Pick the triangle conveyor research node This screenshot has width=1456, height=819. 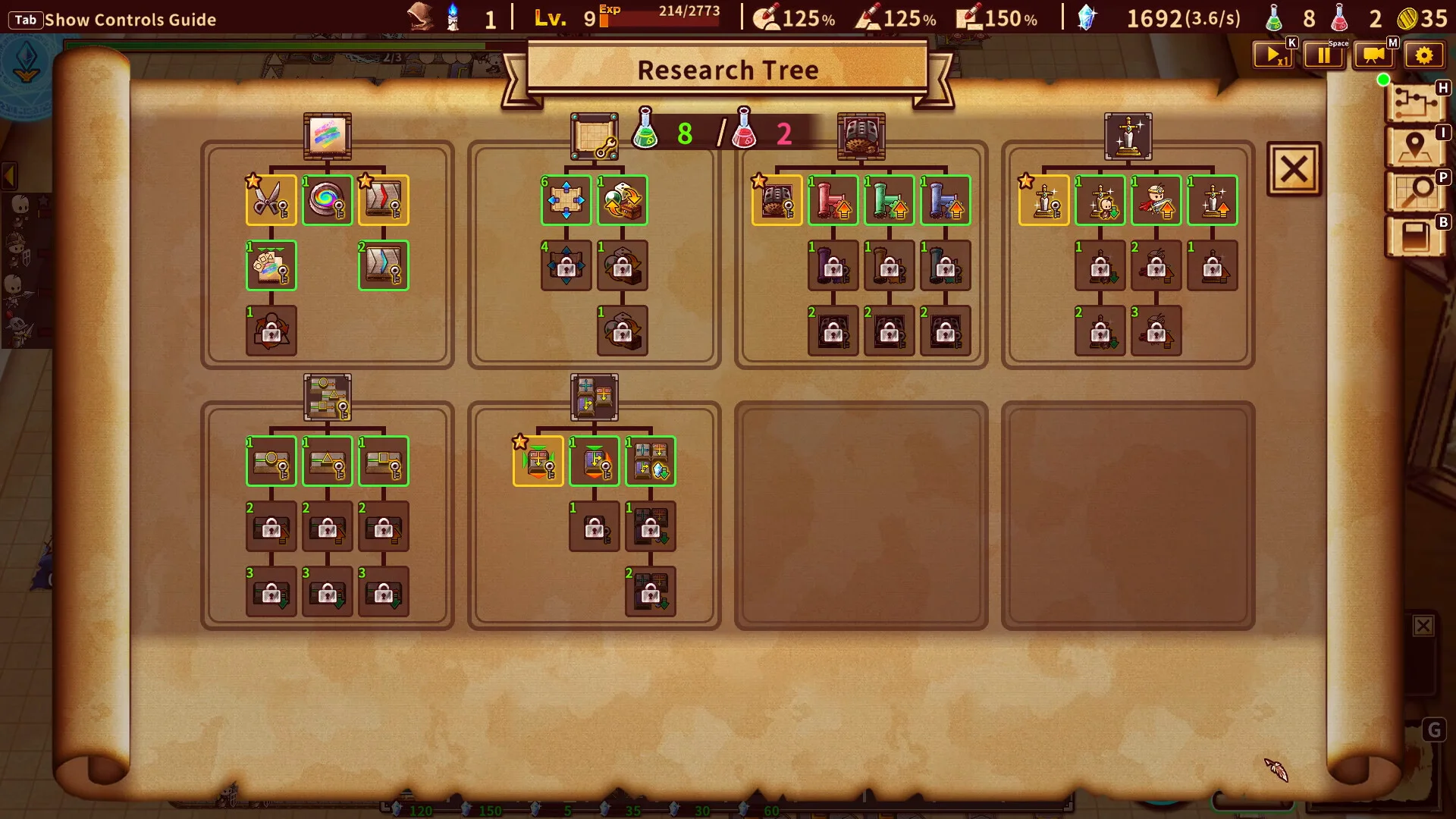tap(327, 461)
